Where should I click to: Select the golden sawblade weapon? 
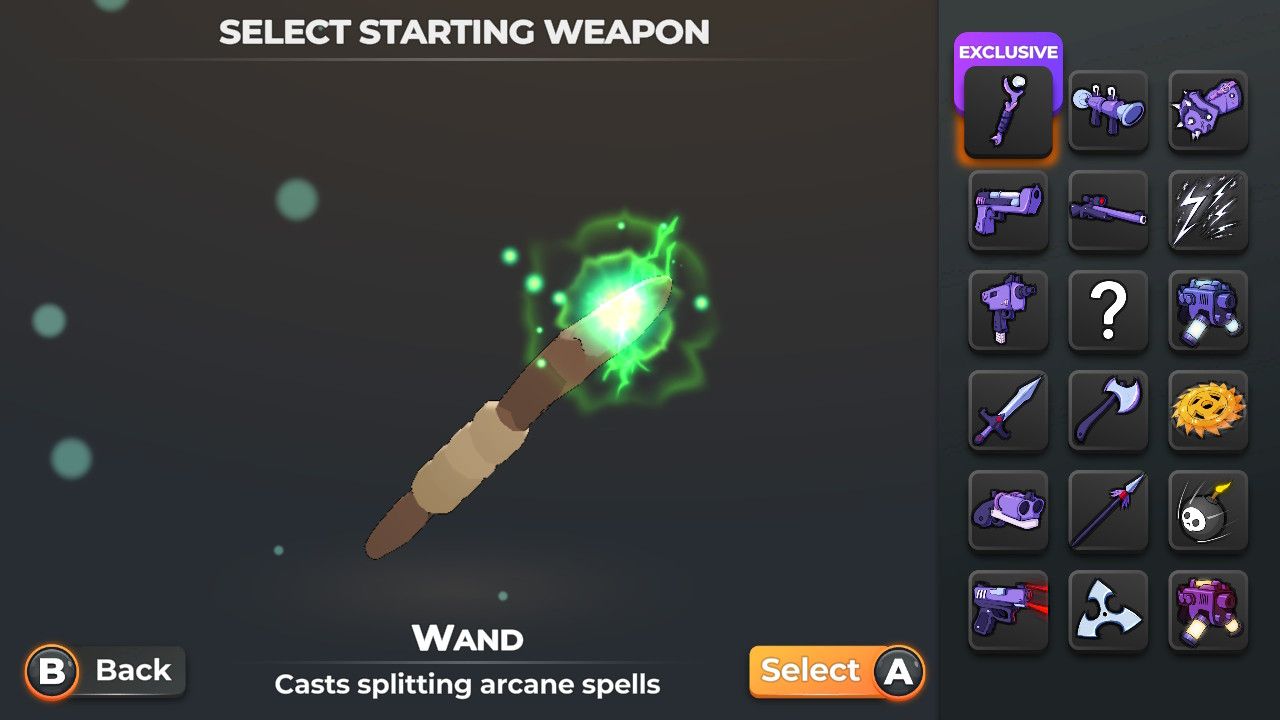pyautogui.click(x=1208, y=410)
